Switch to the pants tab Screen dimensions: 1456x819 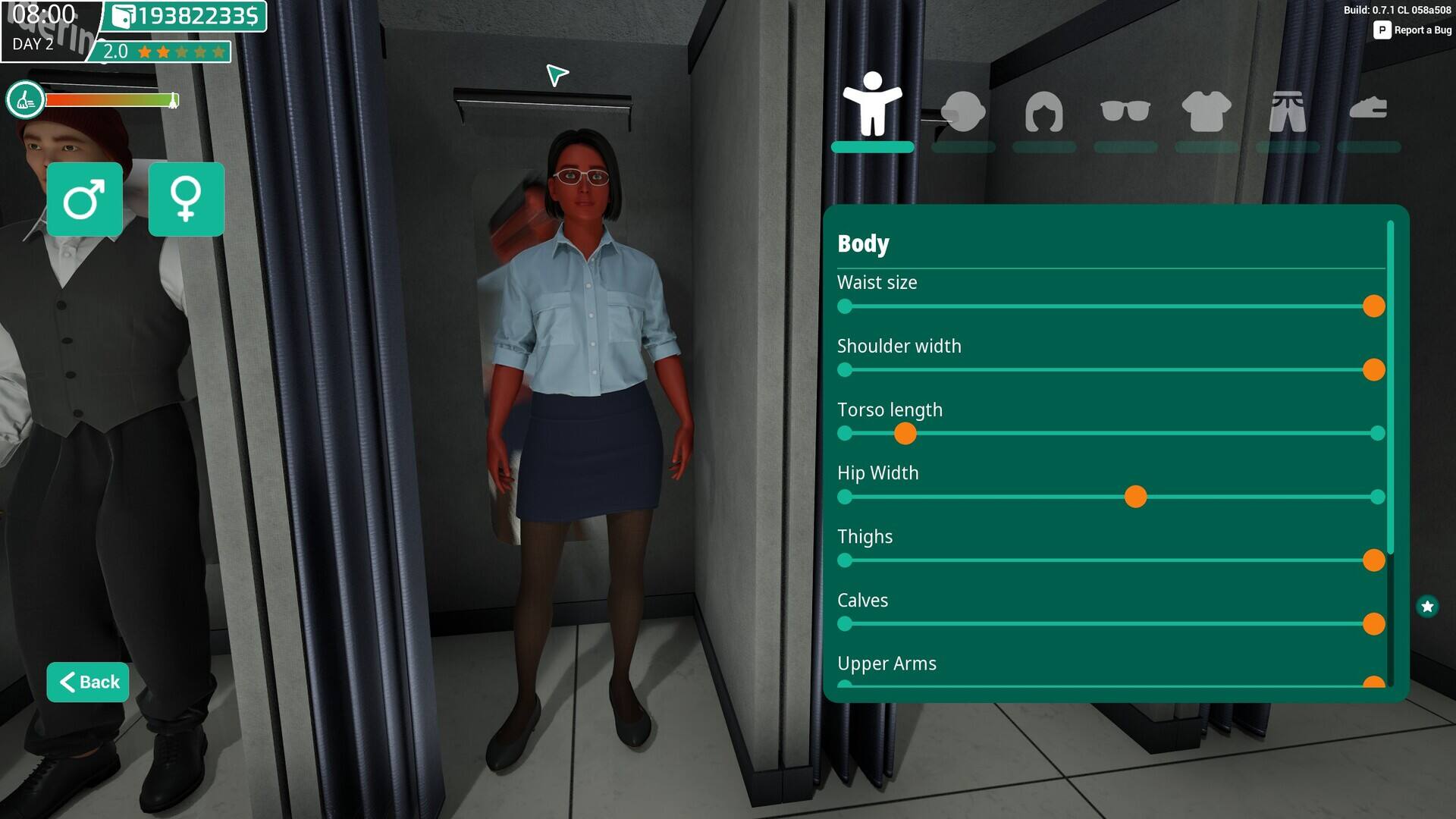click(x=1287, y=111)
